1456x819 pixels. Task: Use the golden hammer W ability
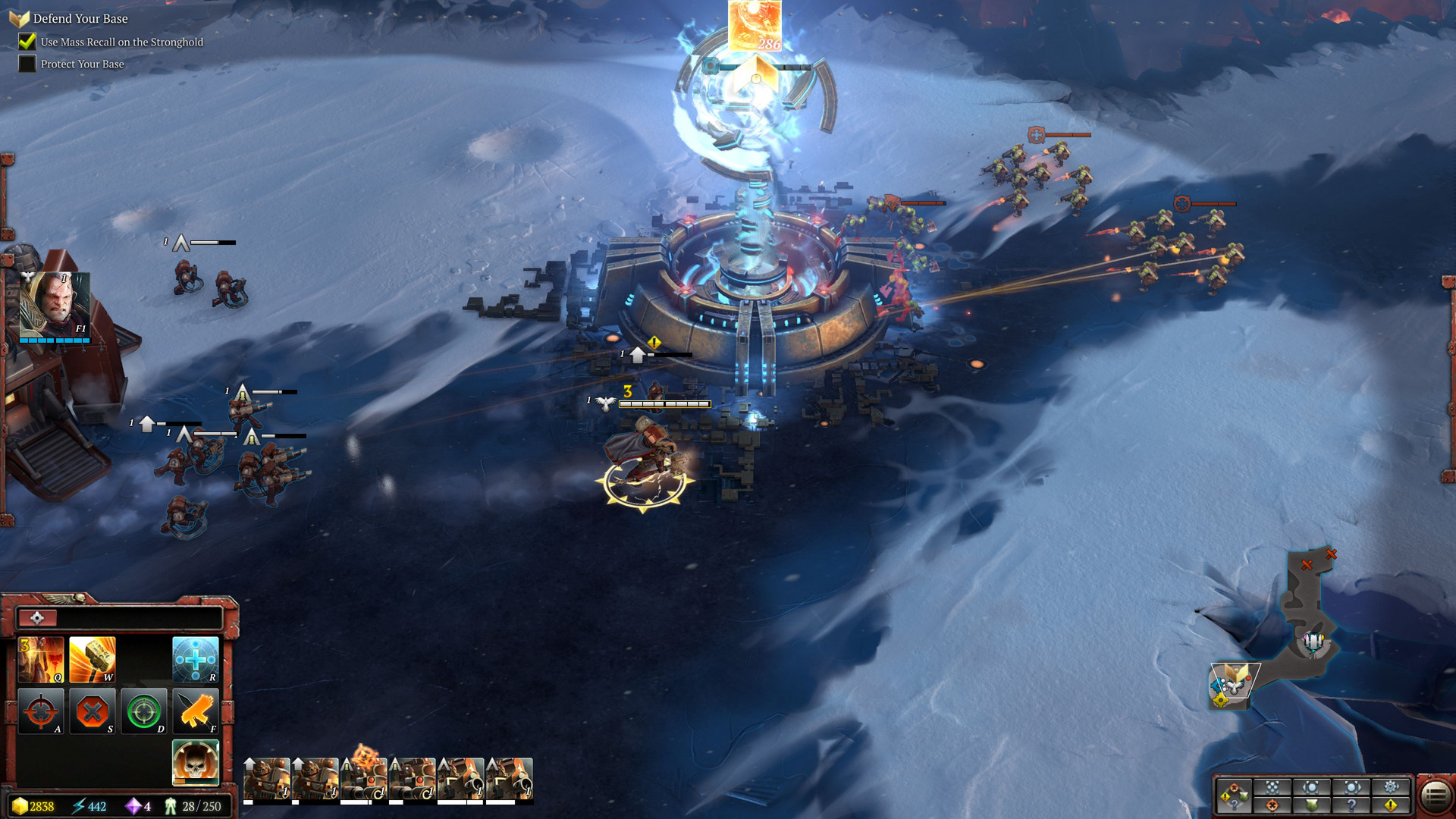pyautogui.click(x=93, y=659)
